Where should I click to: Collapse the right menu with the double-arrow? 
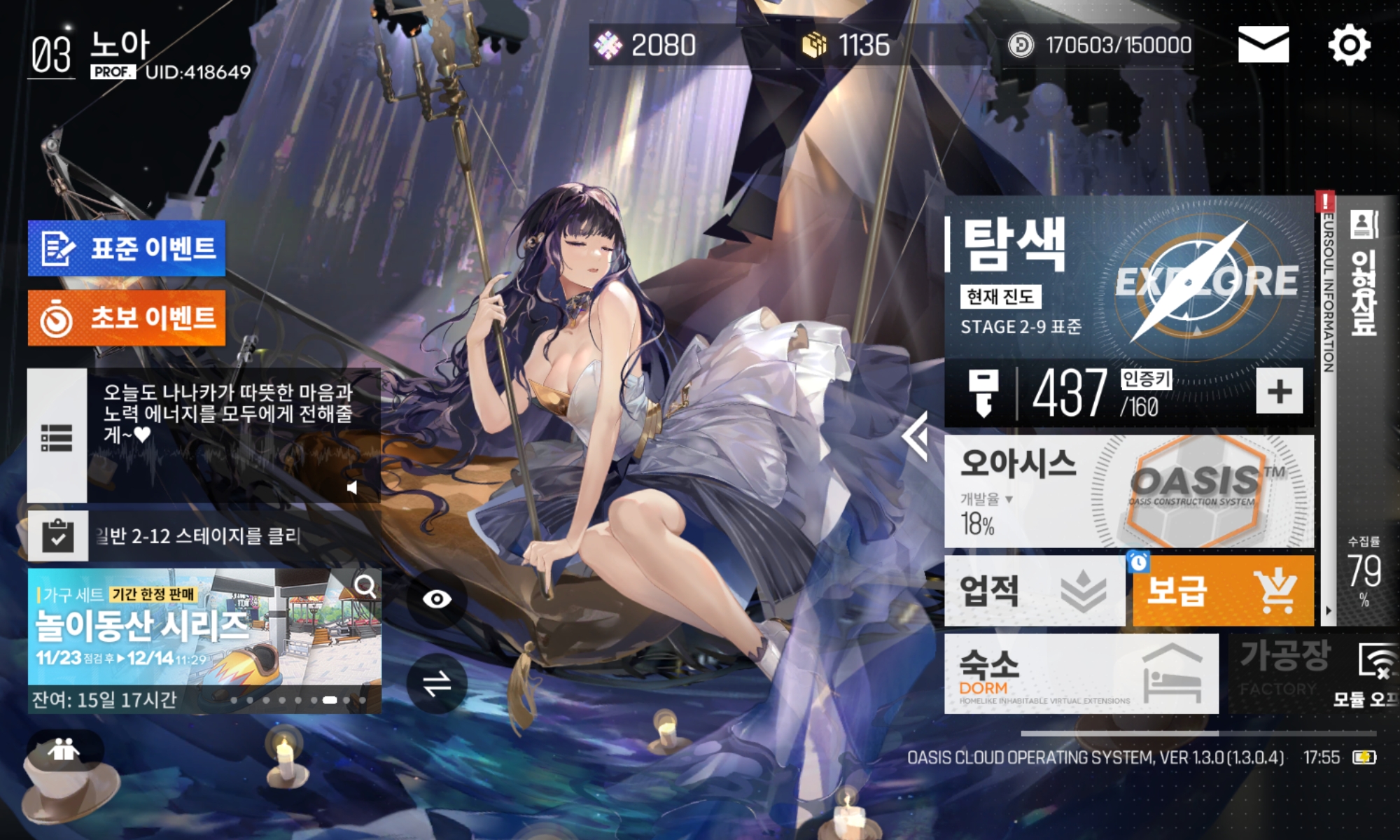pyautogui.click(x=916, y=435)
